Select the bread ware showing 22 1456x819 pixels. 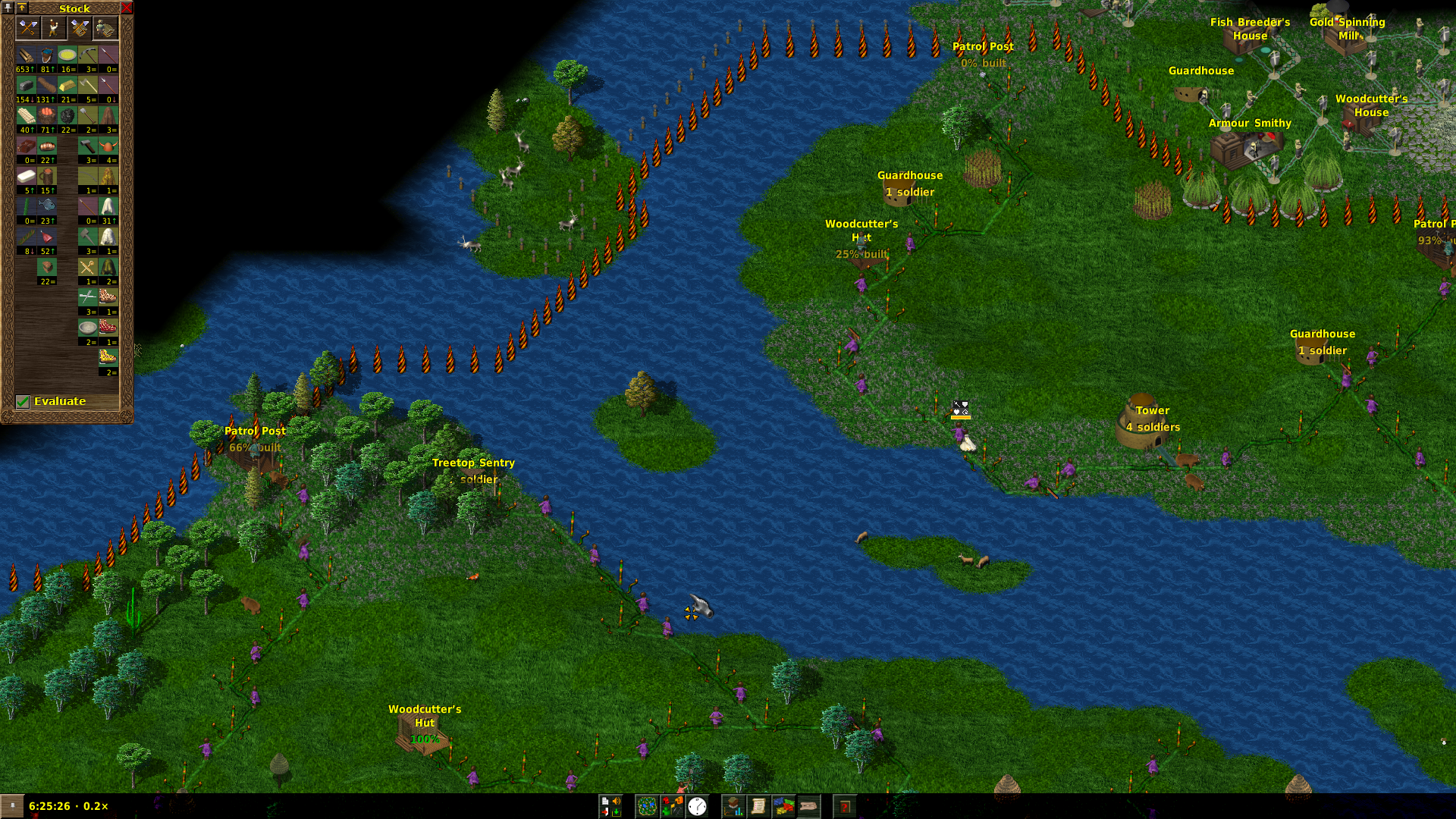pos(47,146)
